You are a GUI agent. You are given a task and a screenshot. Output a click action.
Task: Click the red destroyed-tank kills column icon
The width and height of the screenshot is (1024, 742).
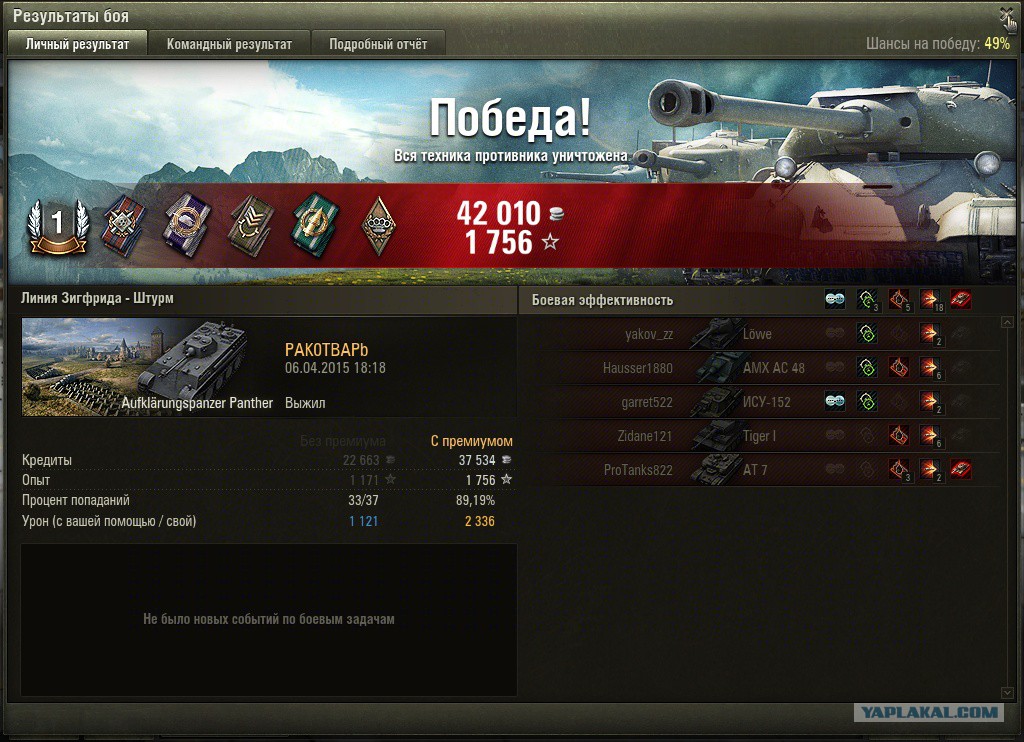tap(961, 300)
